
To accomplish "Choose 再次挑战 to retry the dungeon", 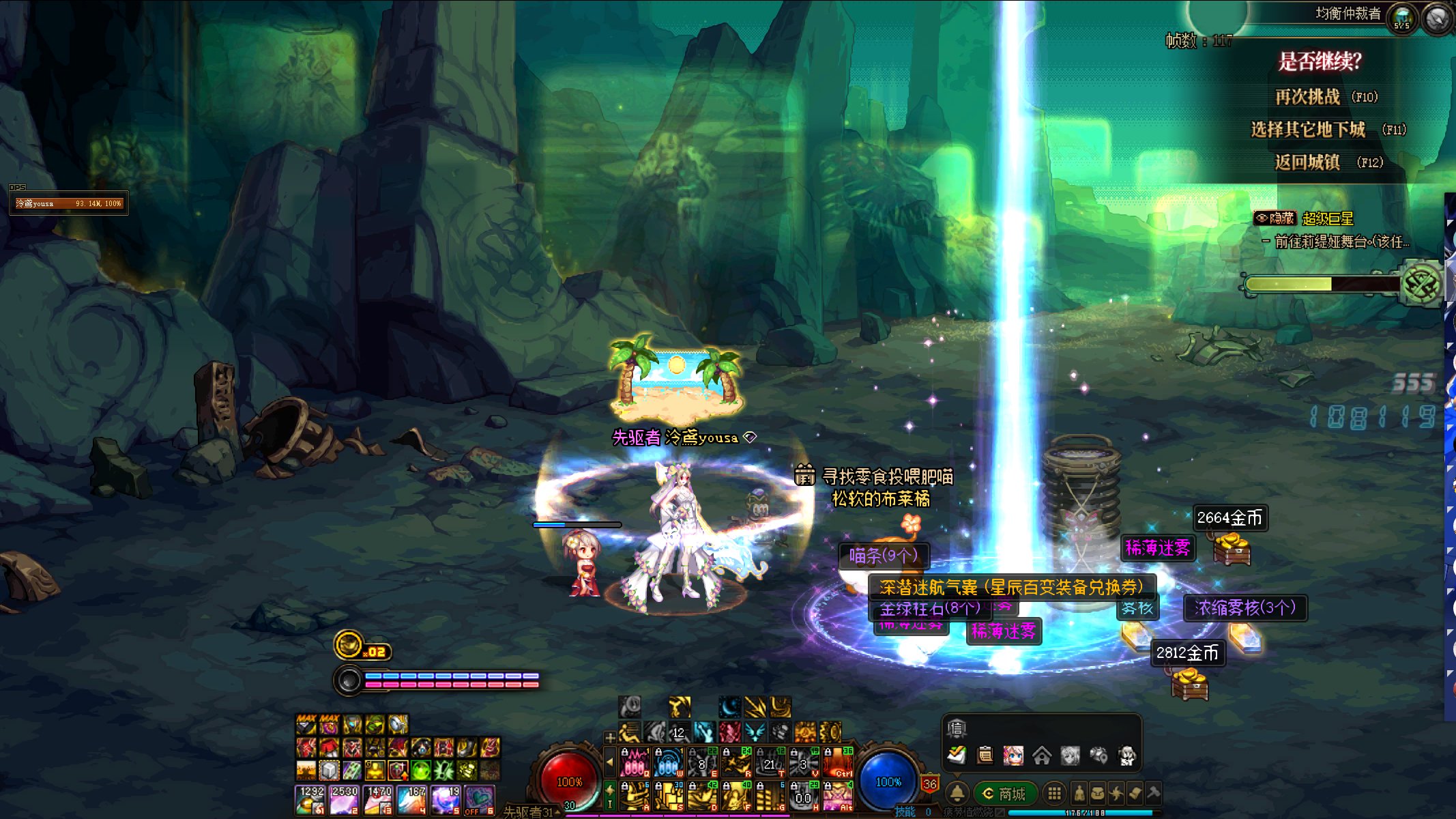I will pyautogui.click(x=1307, y=97).
